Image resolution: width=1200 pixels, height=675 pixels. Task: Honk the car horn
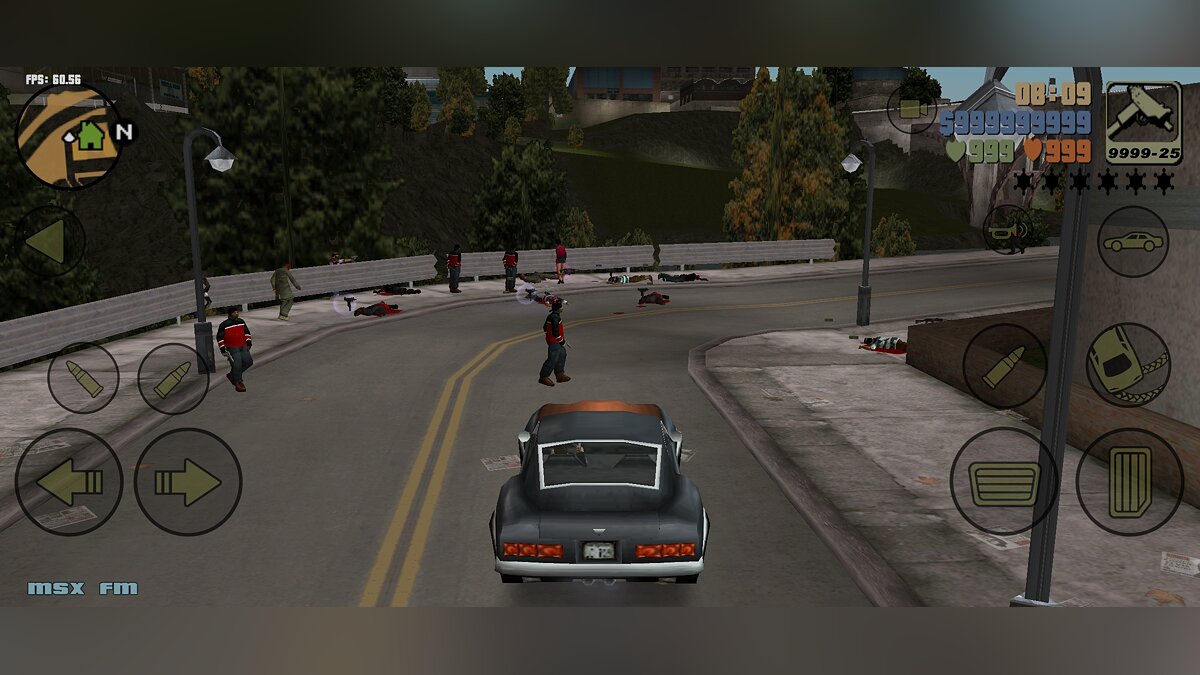1007,229
